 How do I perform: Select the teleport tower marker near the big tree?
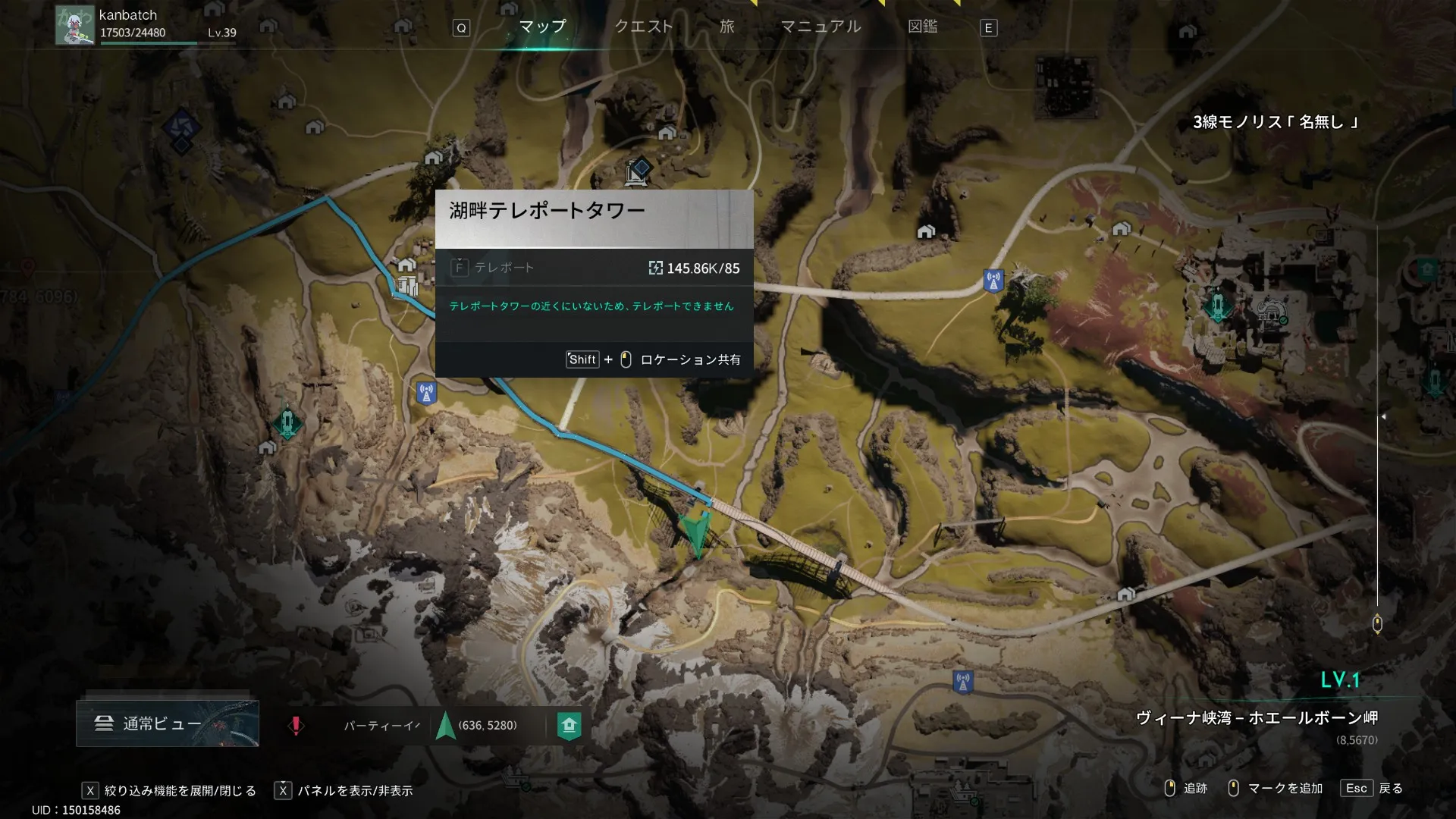993,281
